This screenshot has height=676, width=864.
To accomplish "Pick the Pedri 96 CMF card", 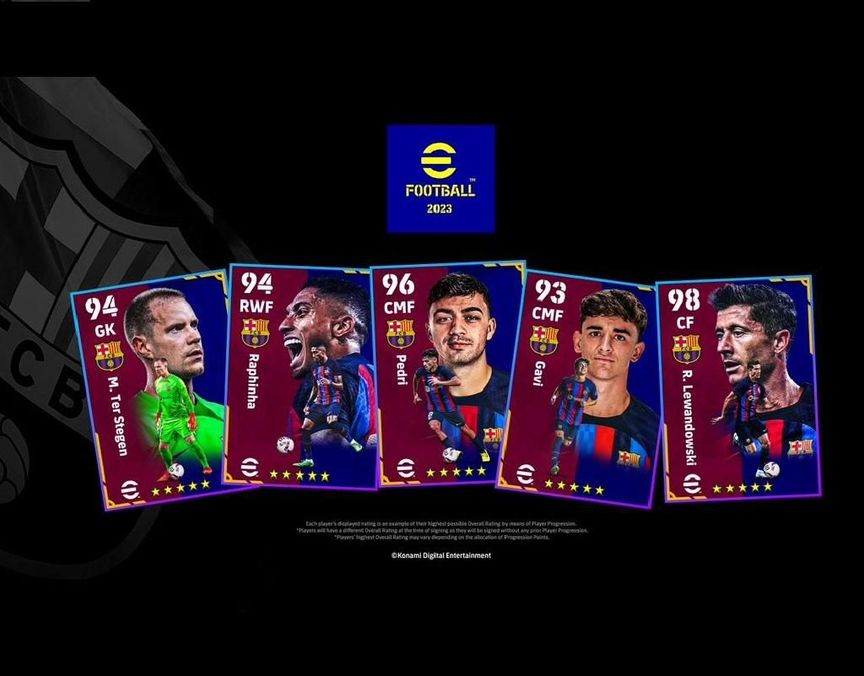I will (445, 373).
